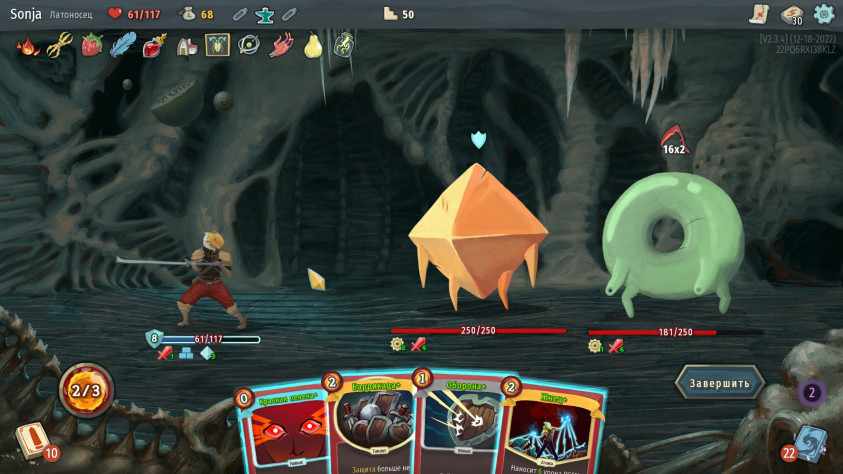Open settings via the gear icon
The width and height of the screenshot is (843, 474).
tap(824, 14)
